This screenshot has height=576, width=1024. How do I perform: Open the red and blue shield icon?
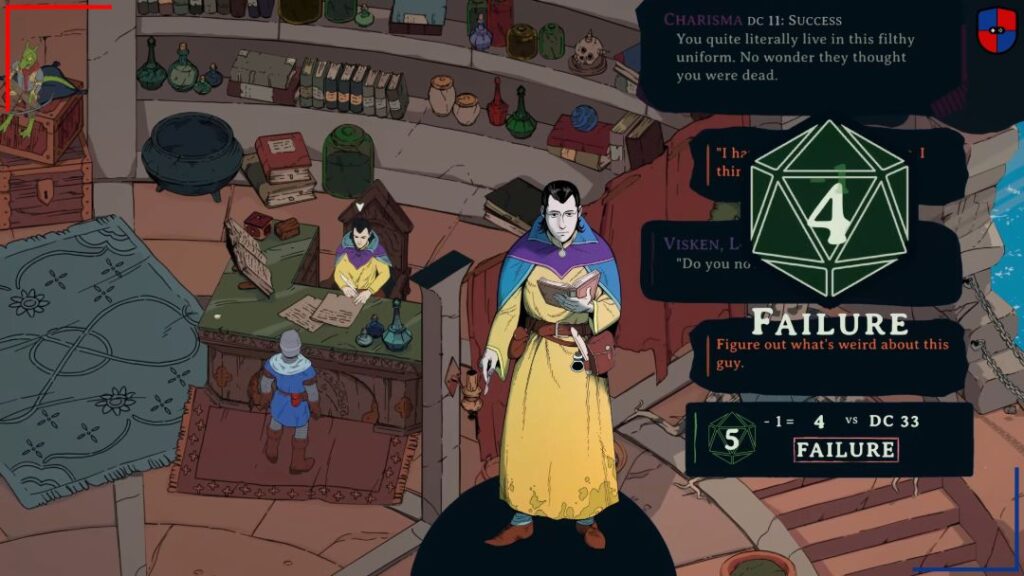(996, 29)
